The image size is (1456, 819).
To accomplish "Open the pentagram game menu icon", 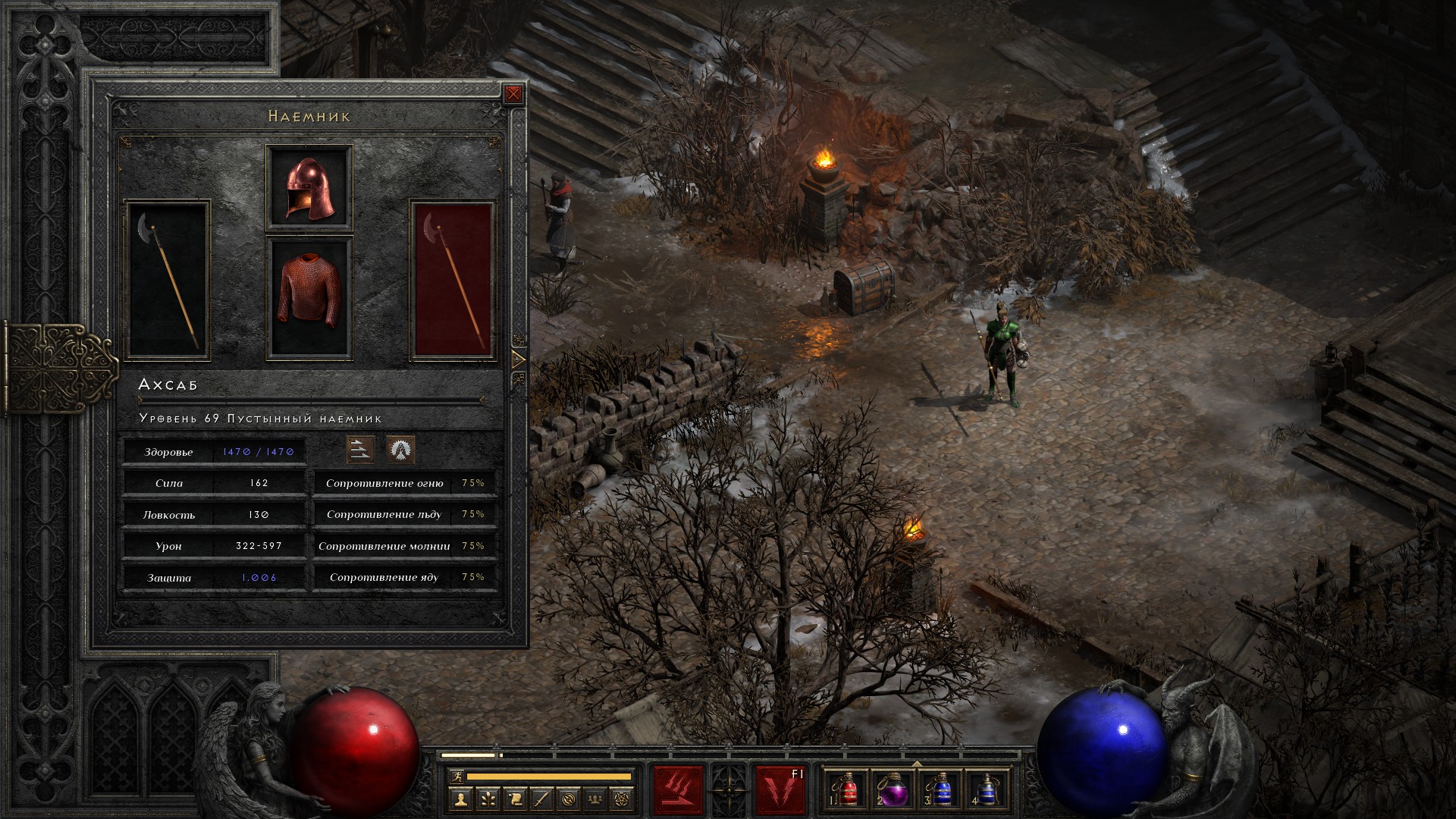I will (623, 799).
